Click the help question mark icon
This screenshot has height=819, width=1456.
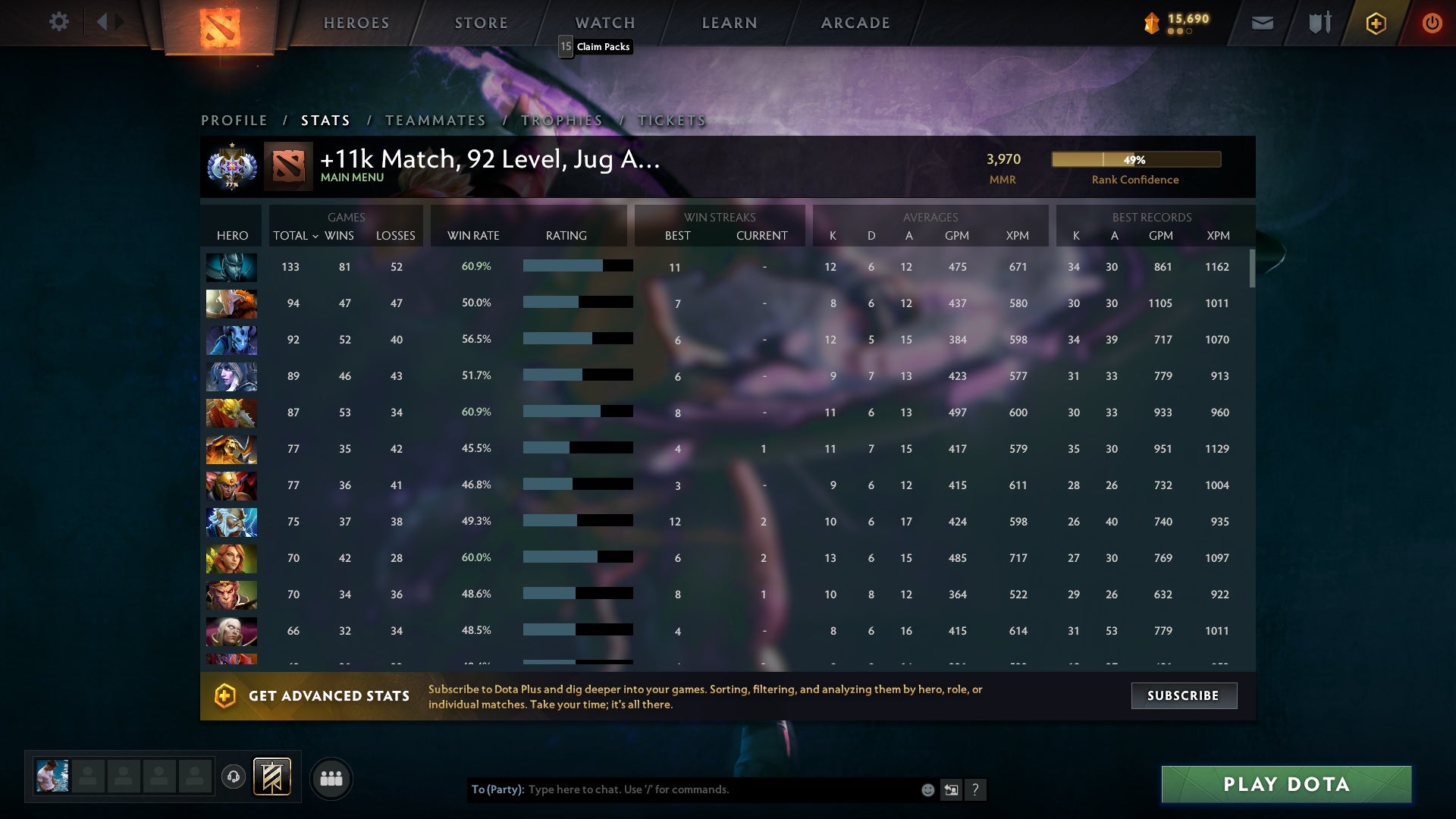point(976,789)
